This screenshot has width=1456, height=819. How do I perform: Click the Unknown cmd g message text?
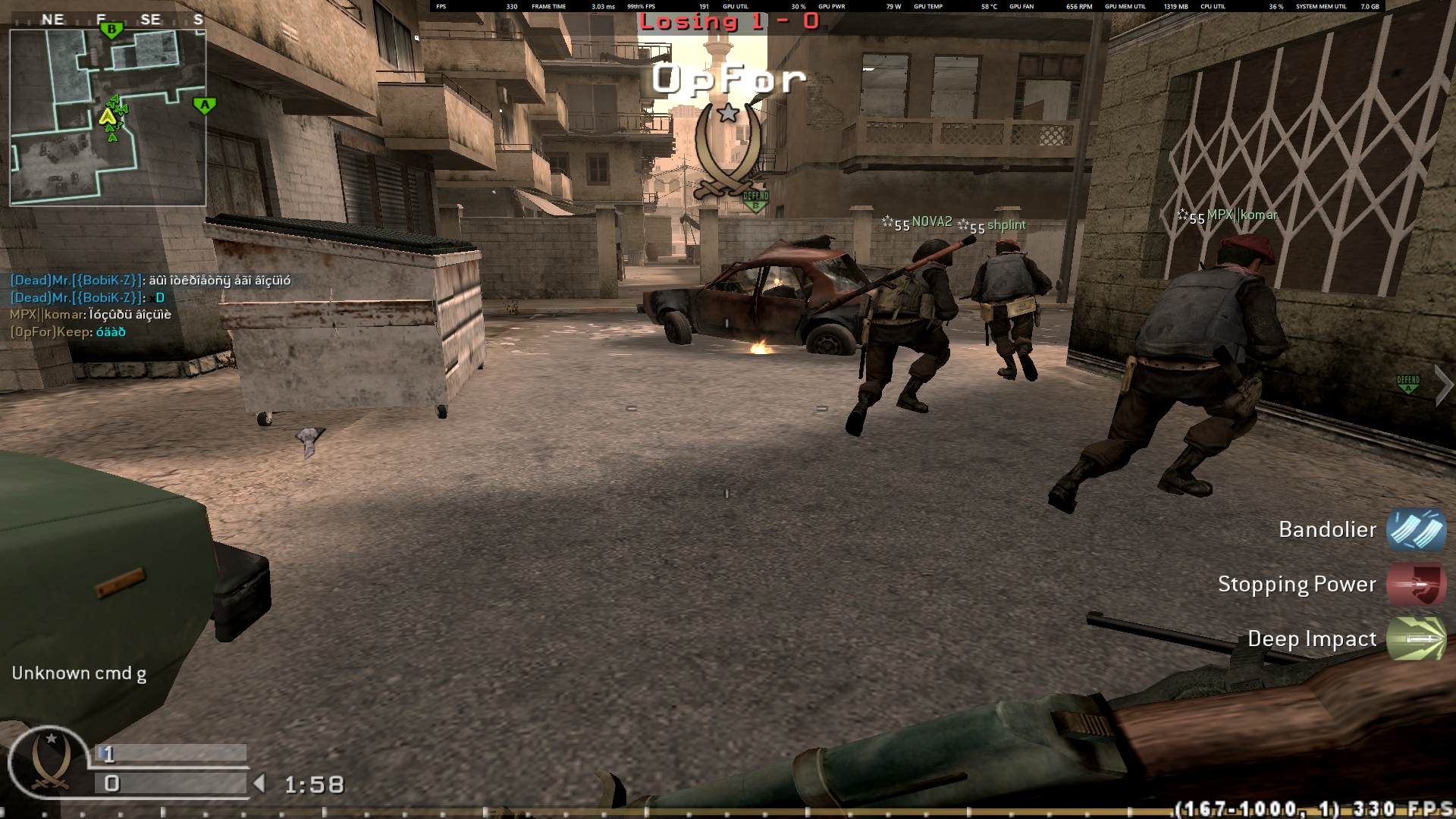pos(79,672)
